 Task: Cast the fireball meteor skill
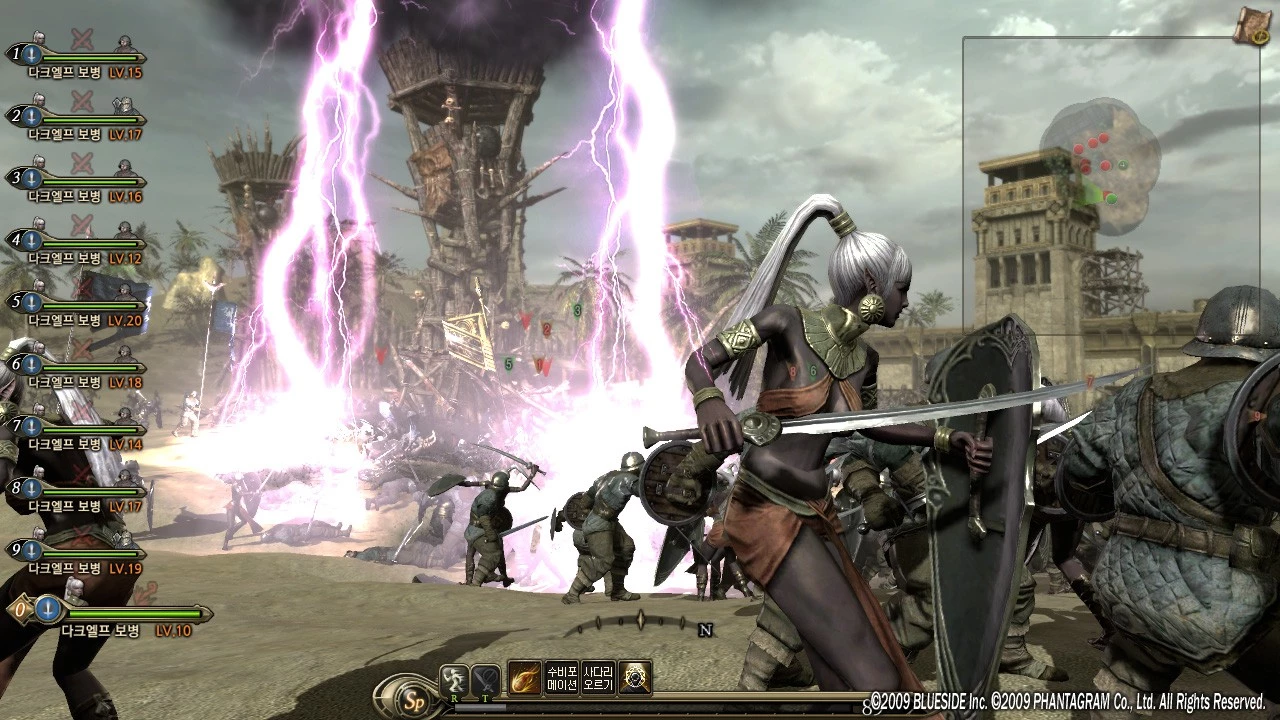524,678
